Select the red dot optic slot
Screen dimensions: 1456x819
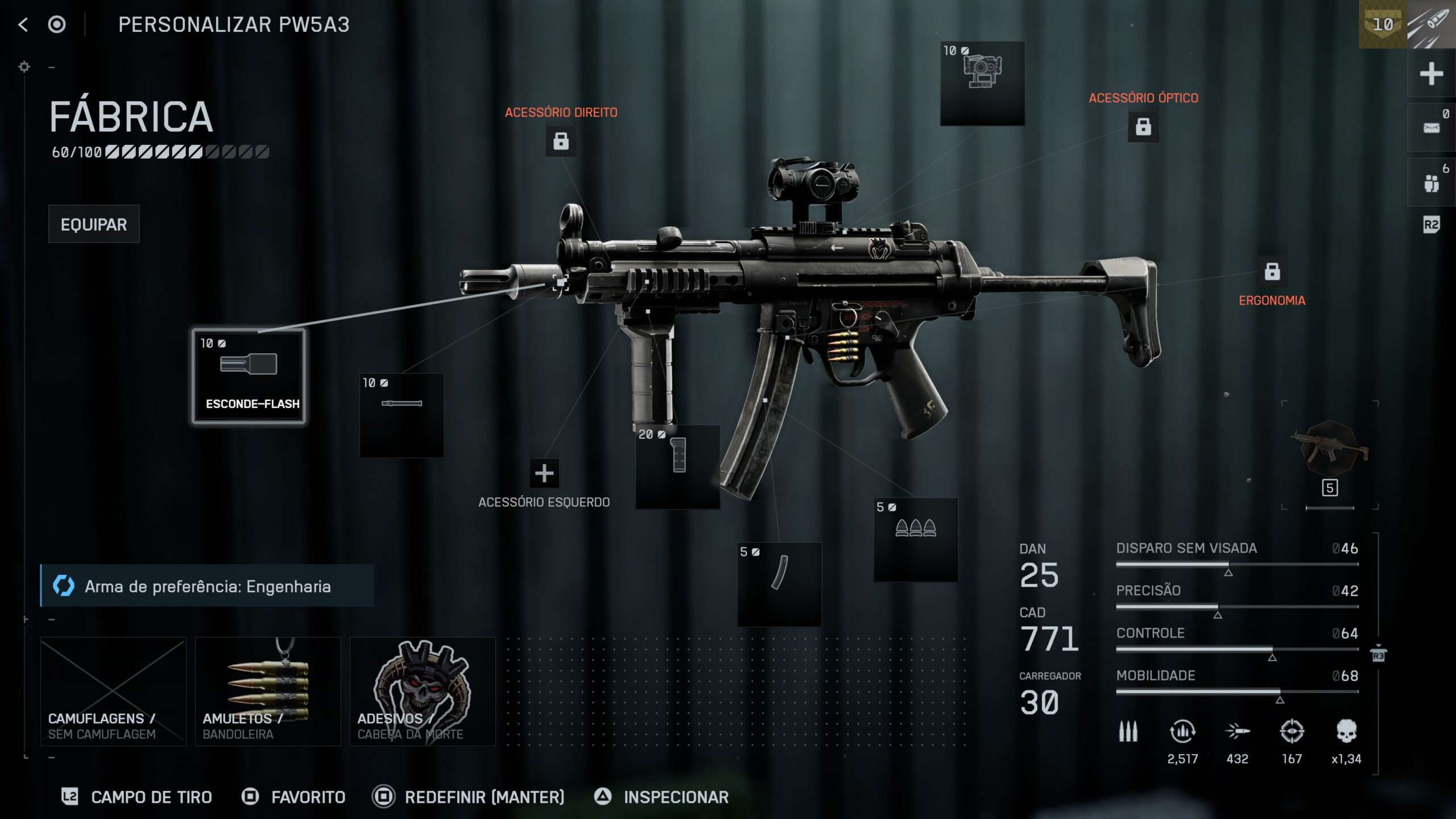coord(982,83)
